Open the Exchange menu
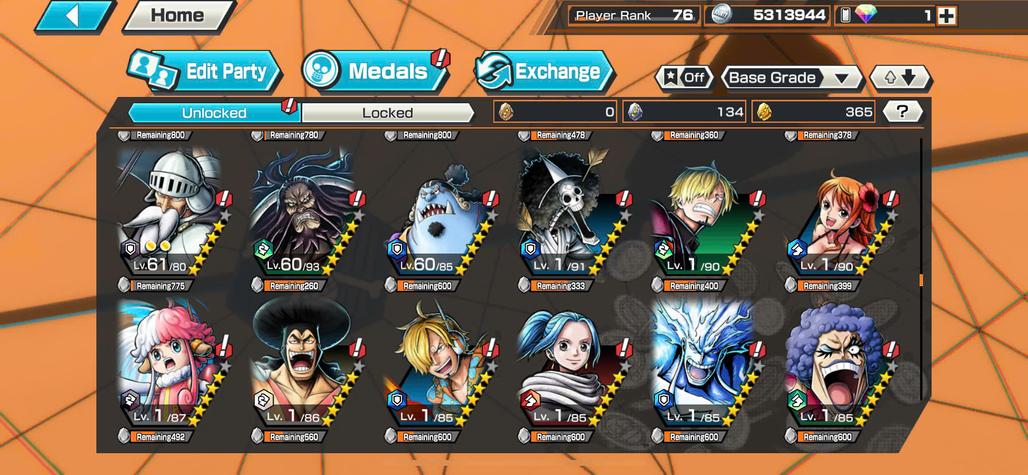 pyautogui.click(x=543, y=72)
